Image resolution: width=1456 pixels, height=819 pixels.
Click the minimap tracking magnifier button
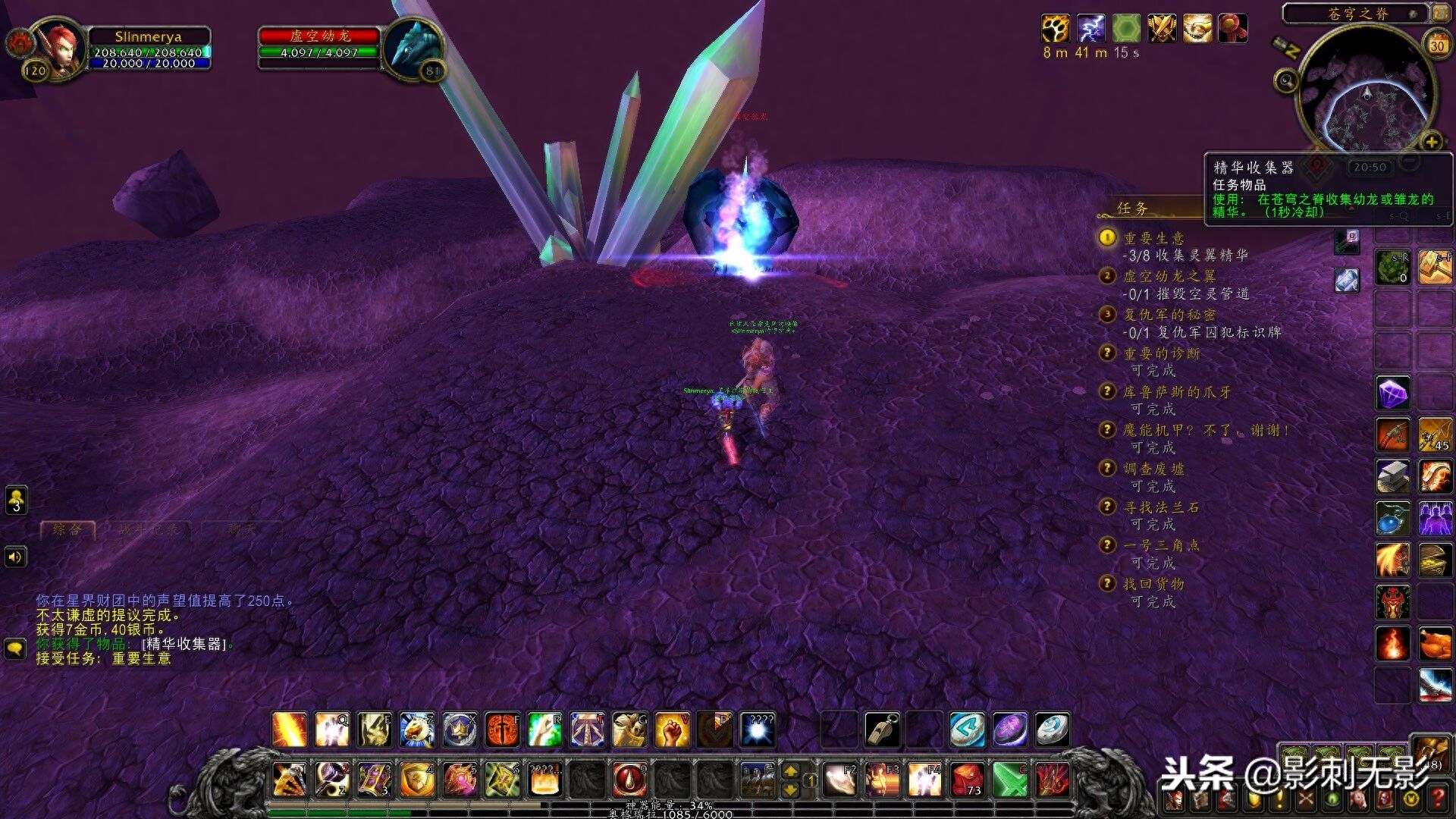1286,80
